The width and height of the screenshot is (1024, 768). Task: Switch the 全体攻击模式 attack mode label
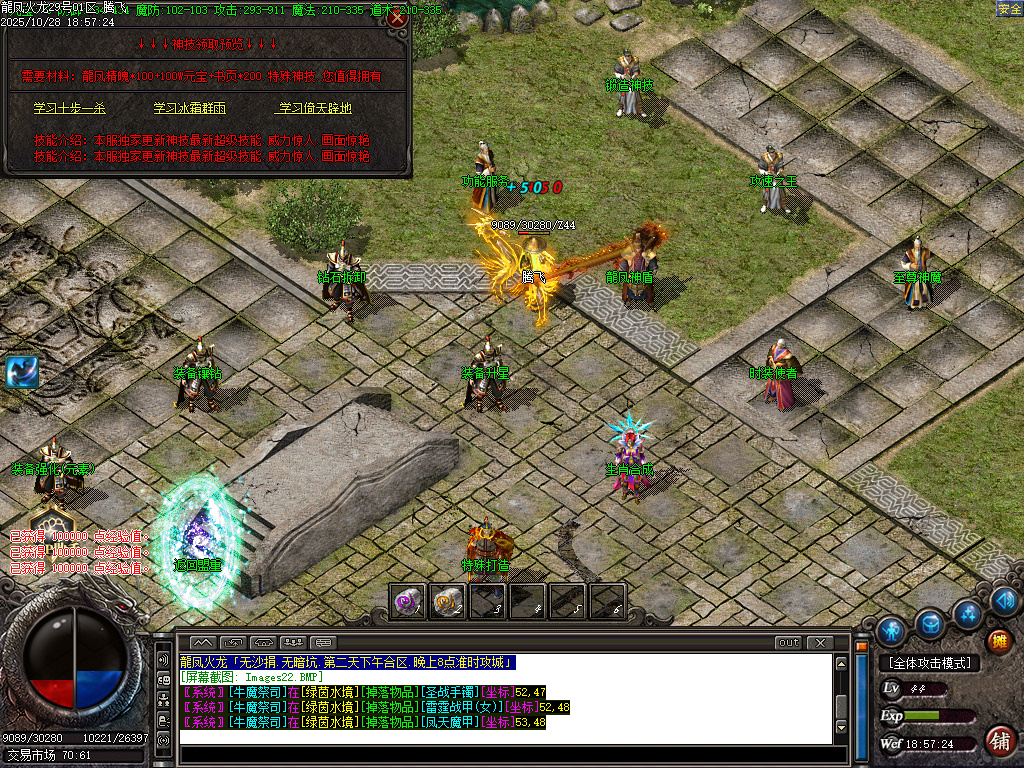(929, 663)
